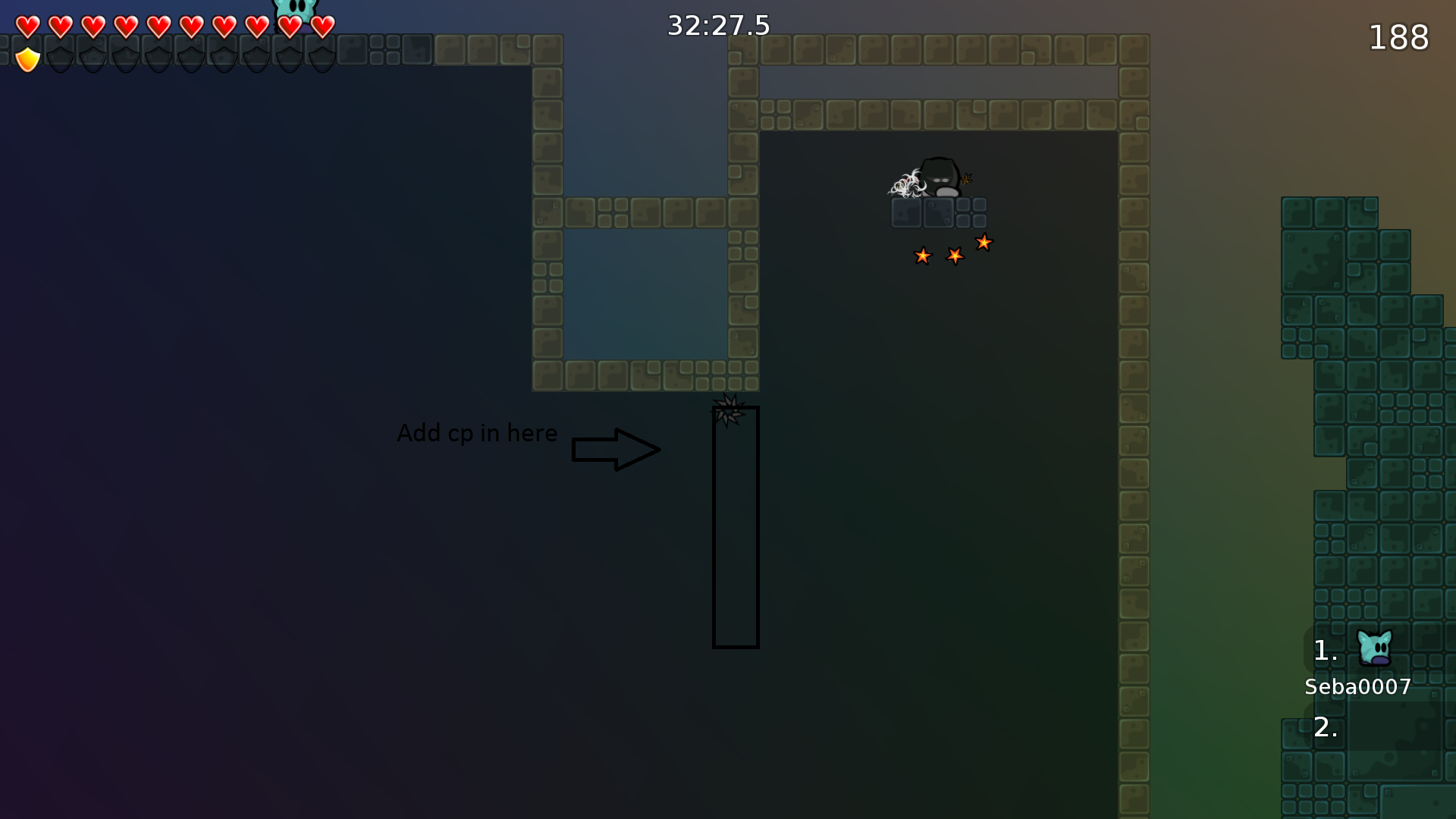The image size is (1456, 819).
Task: Click the 'Add cp in here' text
Action: [x=477, y=433]
